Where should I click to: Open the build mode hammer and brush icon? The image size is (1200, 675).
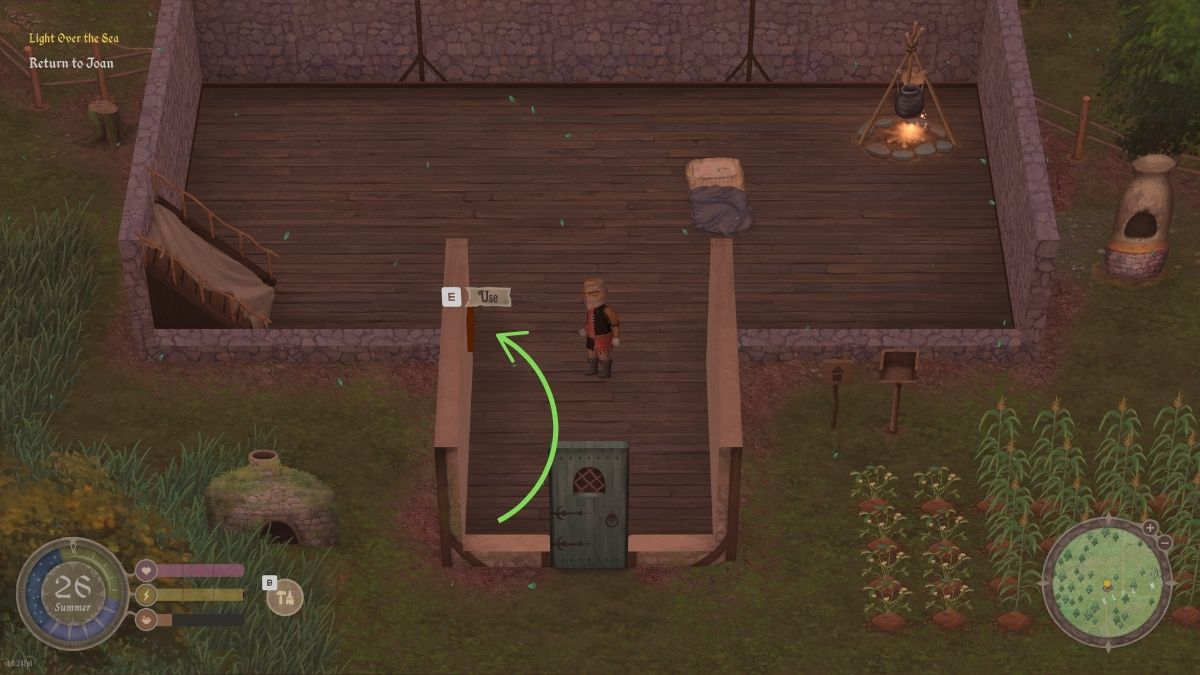pos(286,597)
